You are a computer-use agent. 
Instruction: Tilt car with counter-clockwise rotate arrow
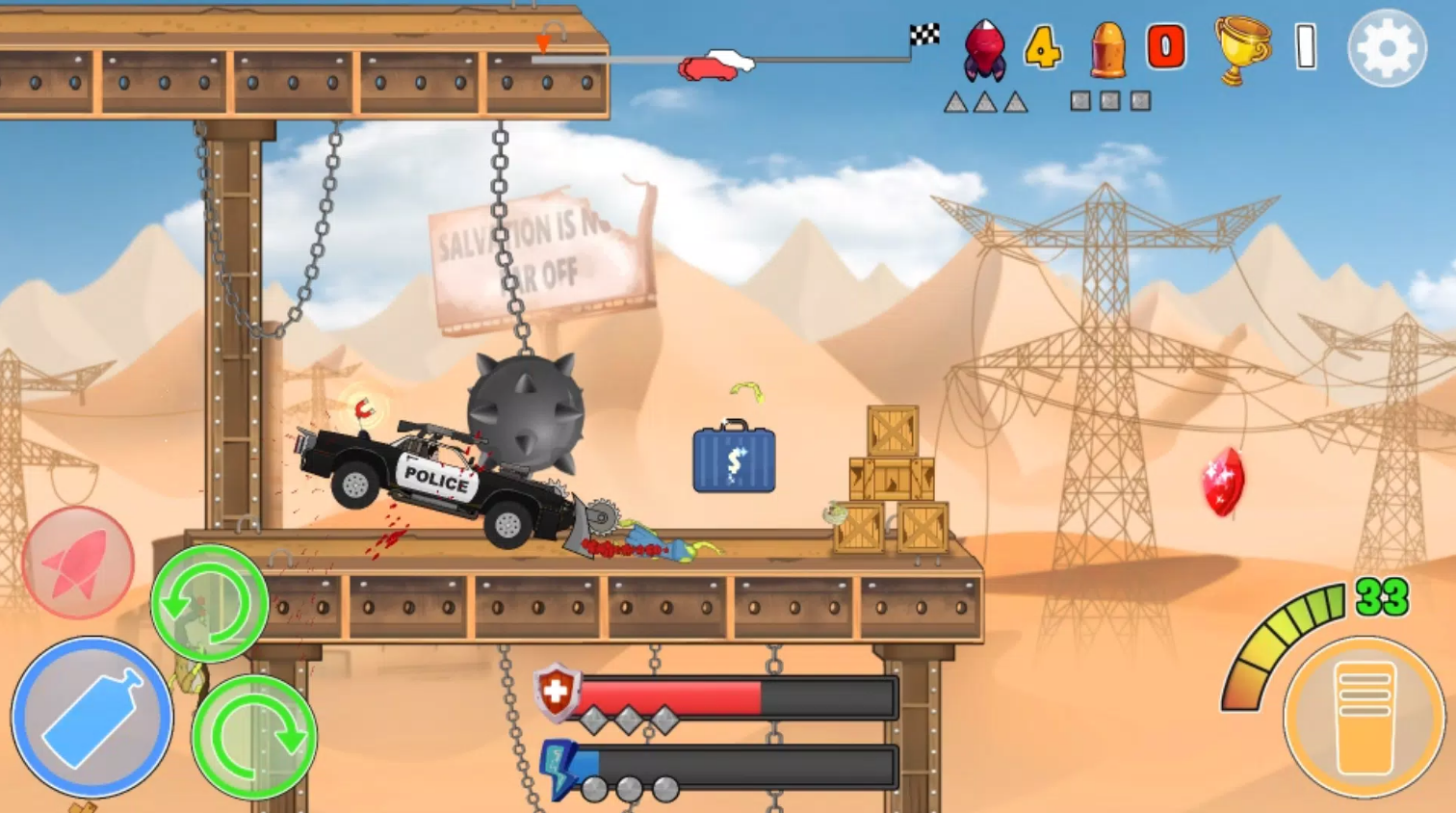point(209,603)
